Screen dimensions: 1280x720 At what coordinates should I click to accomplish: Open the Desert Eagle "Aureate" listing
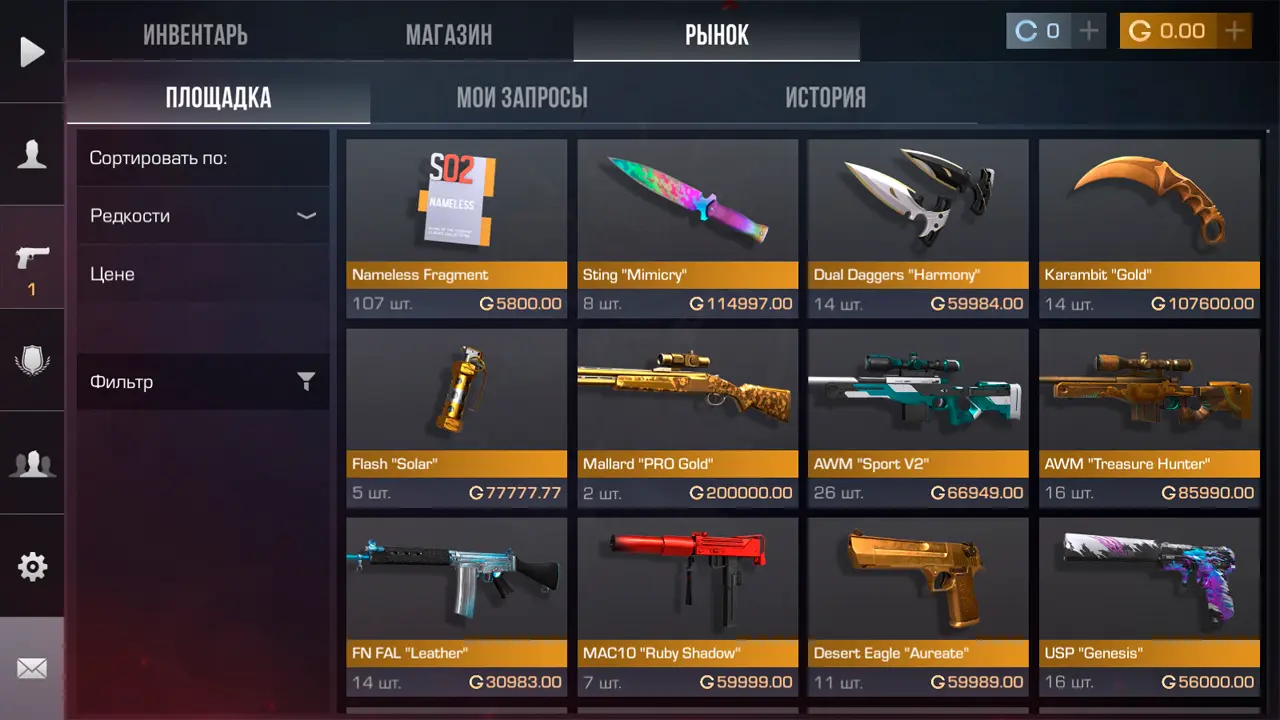point(918,607)
